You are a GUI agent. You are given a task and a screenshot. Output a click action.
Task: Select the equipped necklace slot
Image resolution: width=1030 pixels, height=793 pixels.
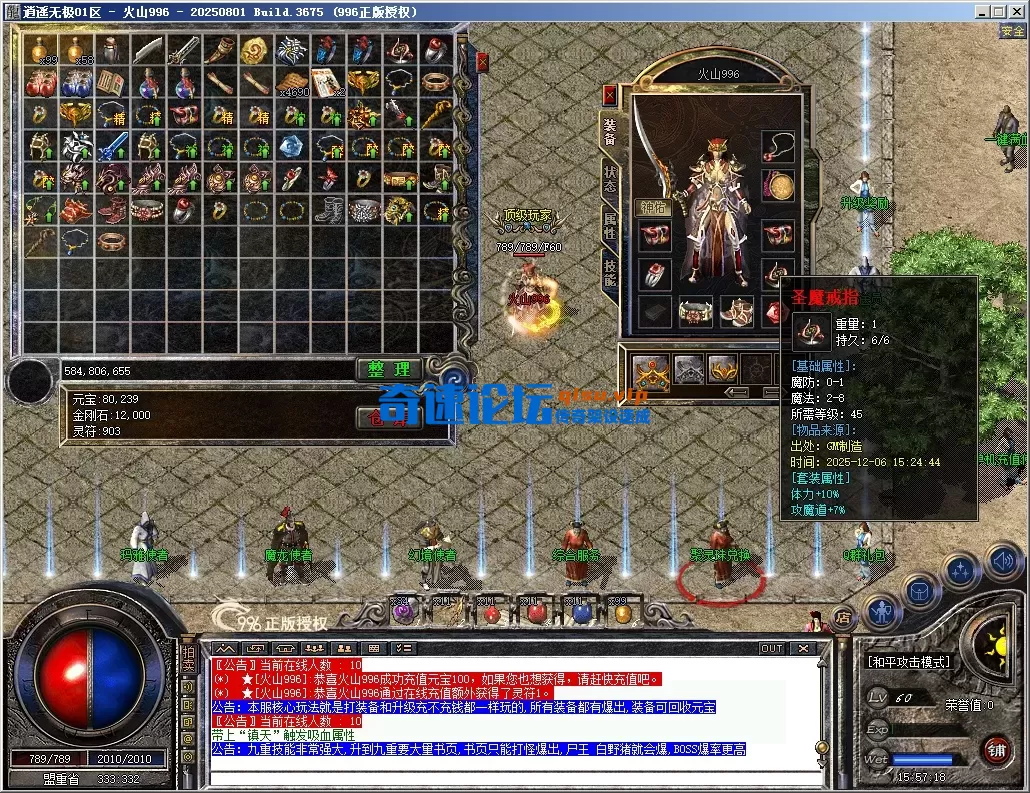[777, 146]
